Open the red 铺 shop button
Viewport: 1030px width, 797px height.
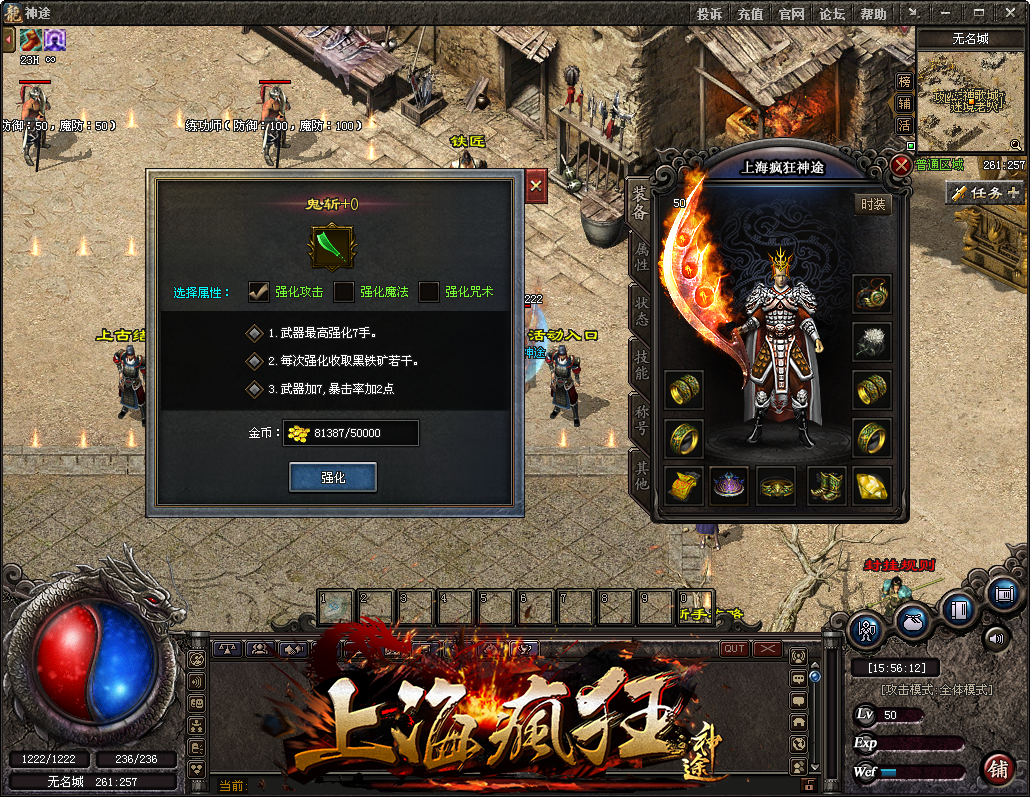[997, 768]
